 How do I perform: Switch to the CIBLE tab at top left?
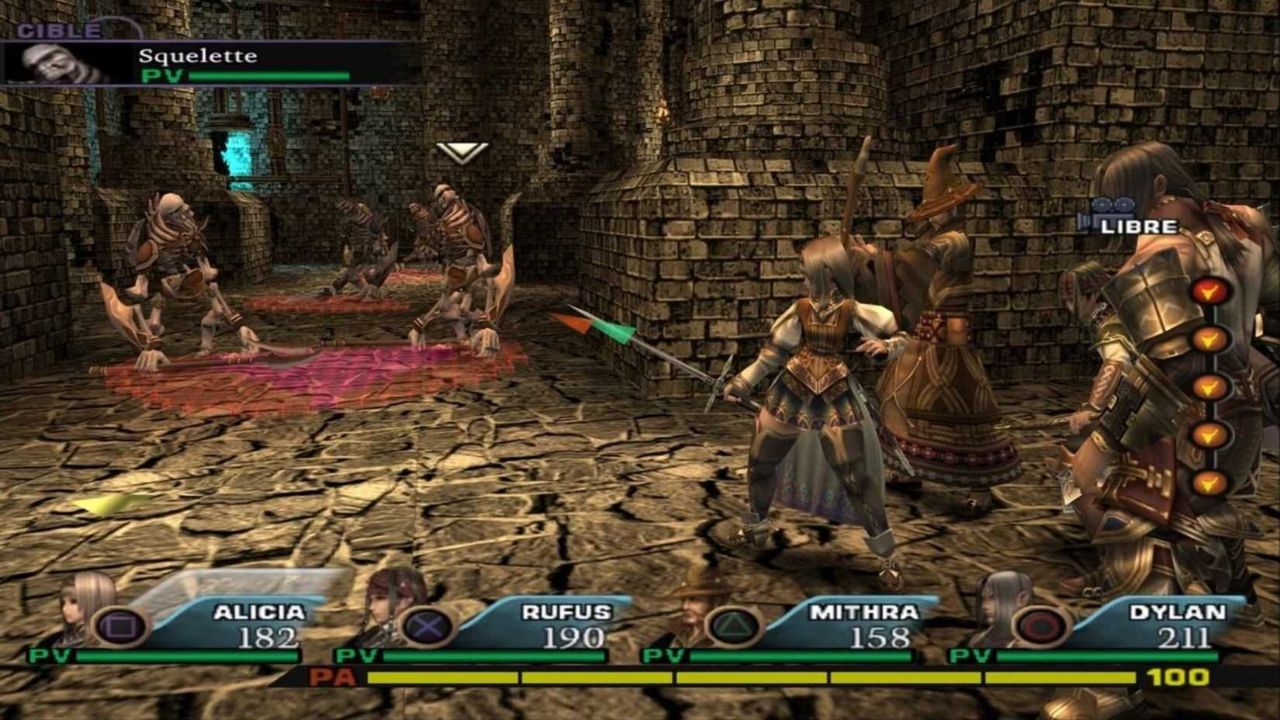(x=60, y=30)
